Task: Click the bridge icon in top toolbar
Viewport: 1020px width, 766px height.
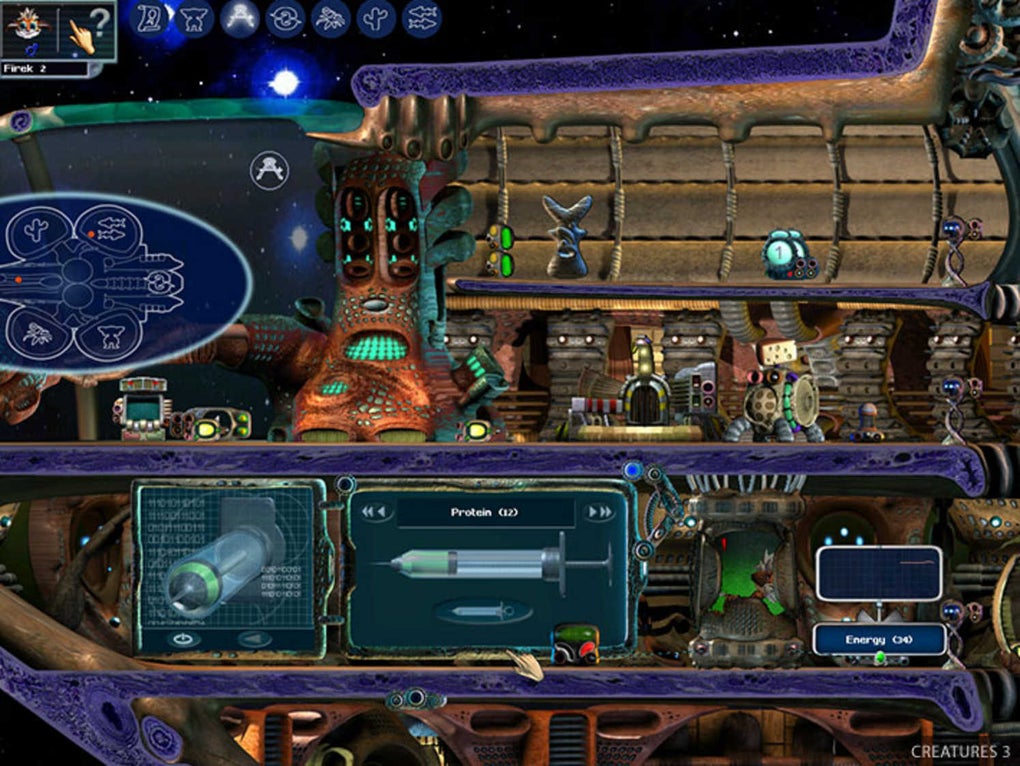Action: pyautogui.click(x=239, y=17)
